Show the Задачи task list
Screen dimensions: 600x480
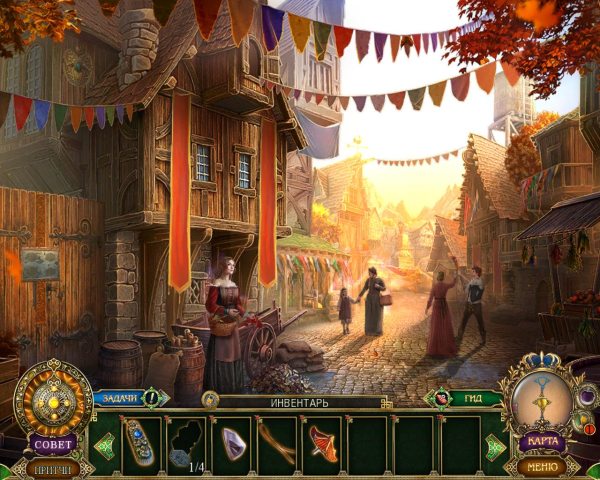pos(120,398)
